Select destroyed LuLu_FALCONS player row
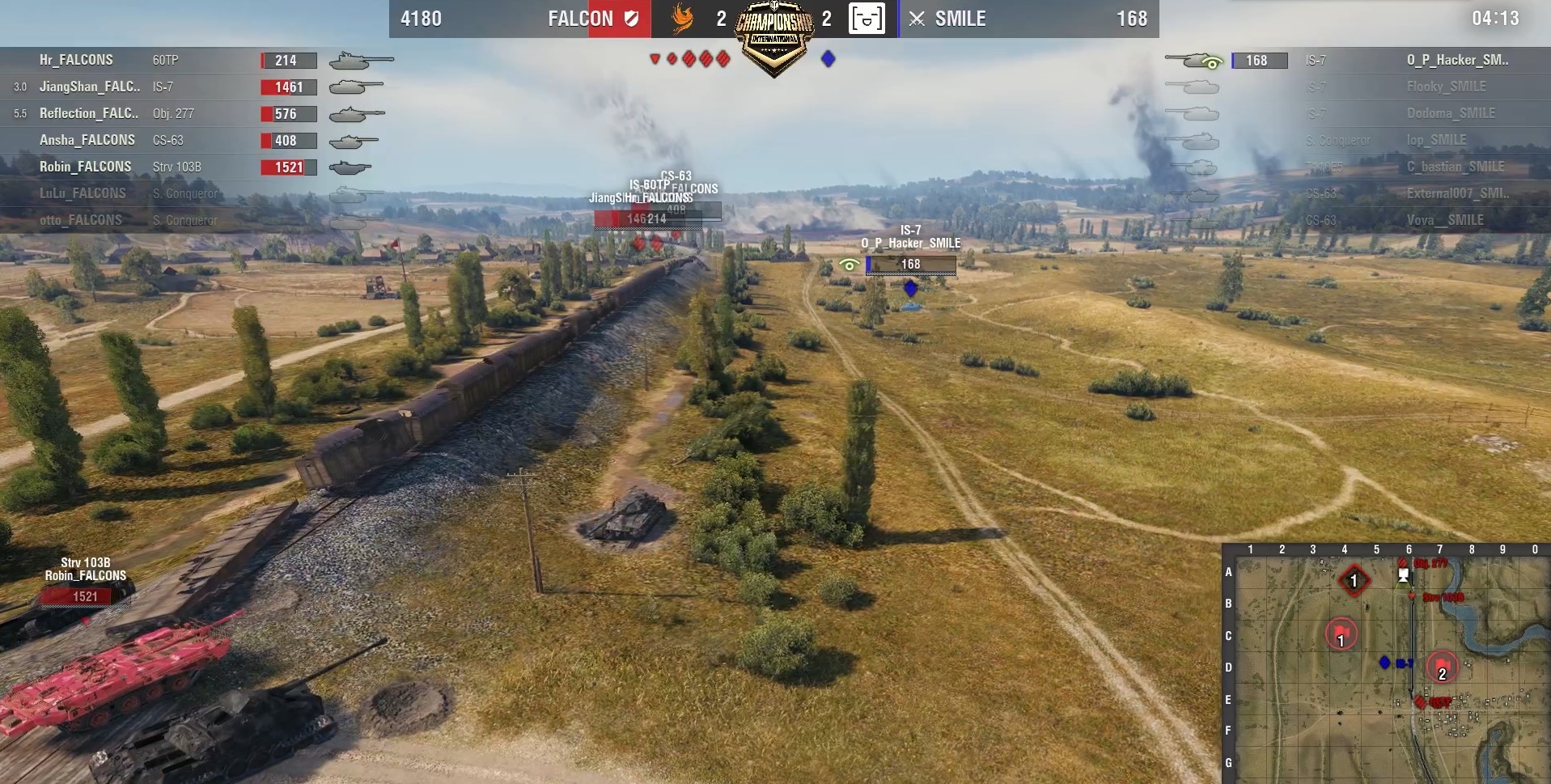 pyautogui.click(x=162, y=193)
